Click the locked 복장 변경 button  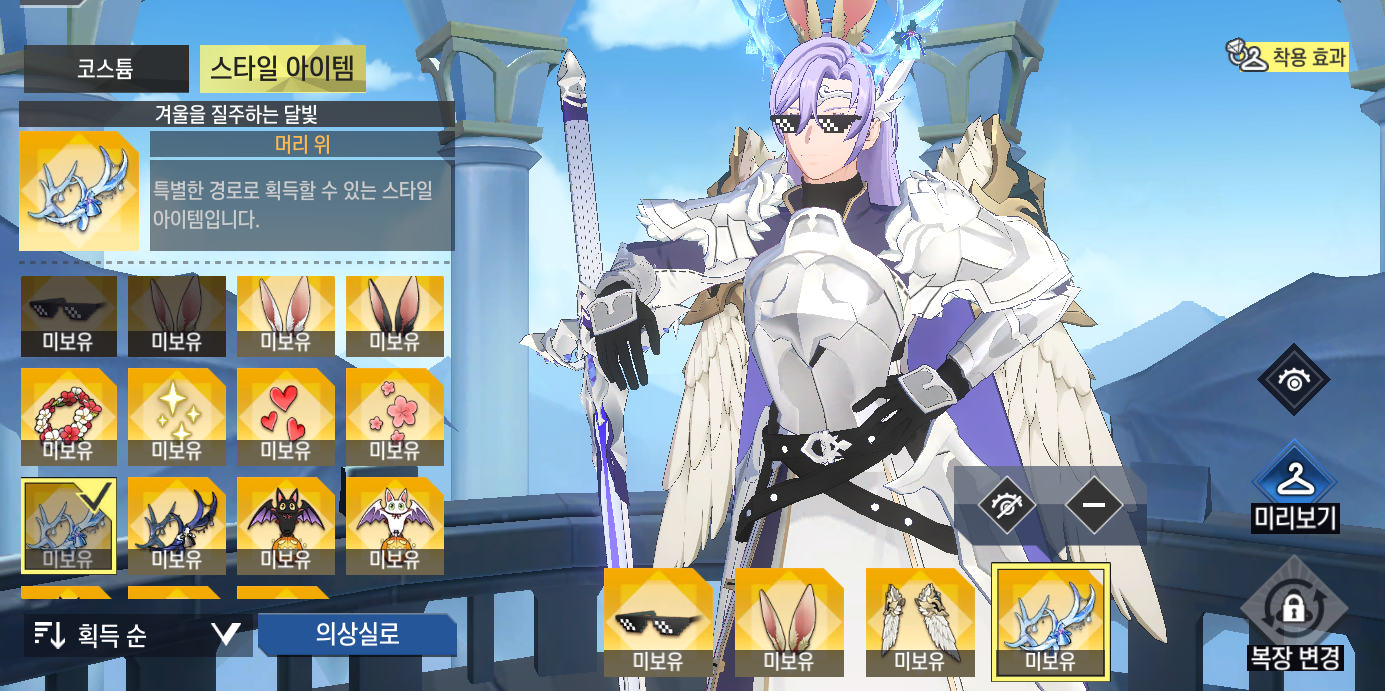(x=1295, y=612)
